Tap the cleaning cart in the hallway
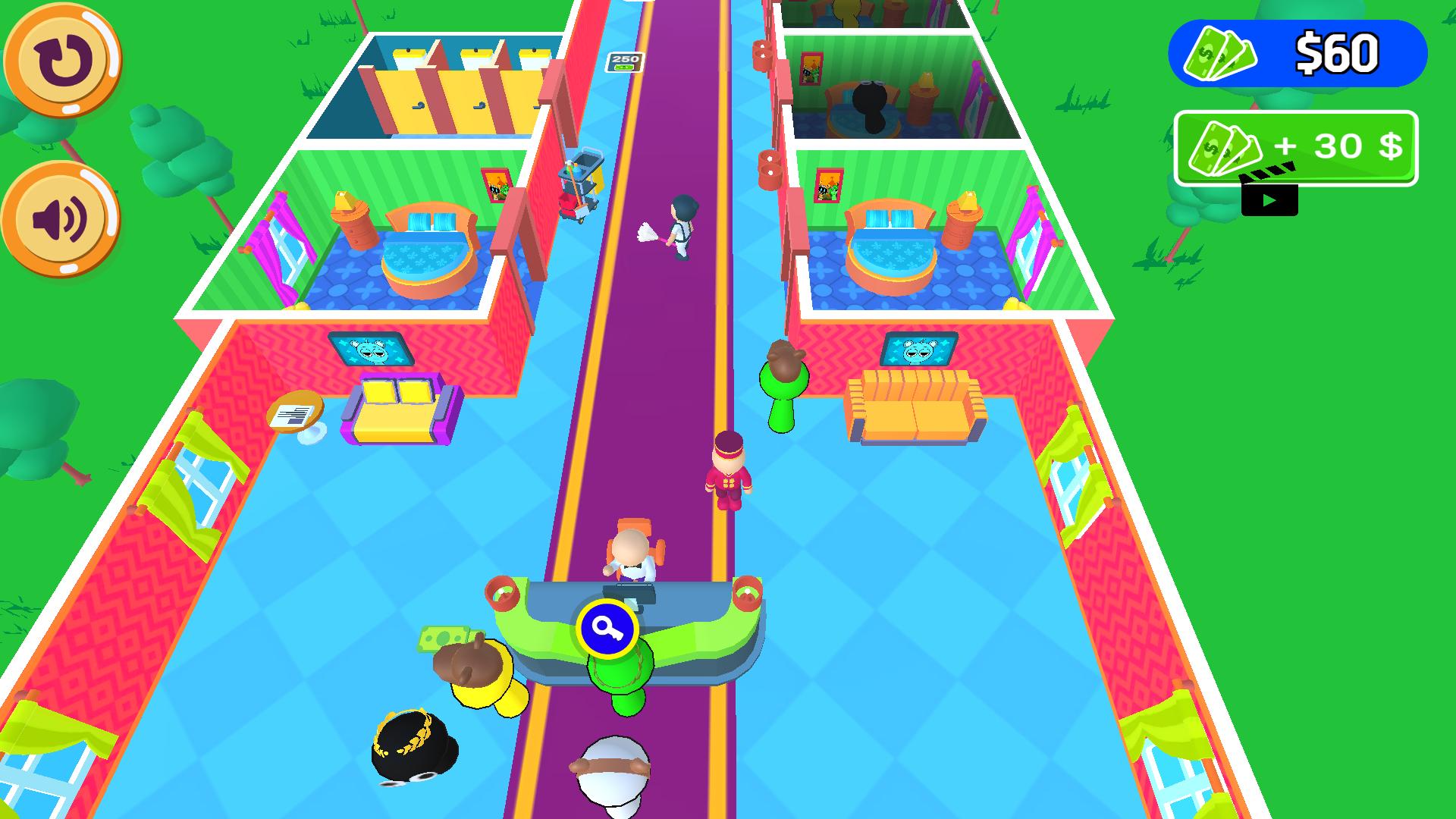Screen dimensions: 1456x819 pos(576,182)
